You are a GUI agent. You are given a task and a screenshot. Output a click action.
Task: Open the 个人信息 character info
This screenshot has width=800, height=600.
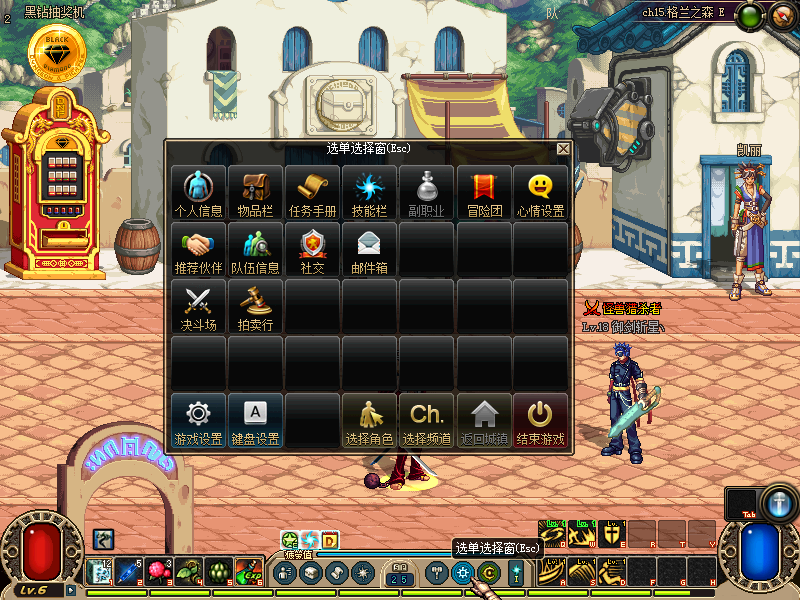click(198, 192)
